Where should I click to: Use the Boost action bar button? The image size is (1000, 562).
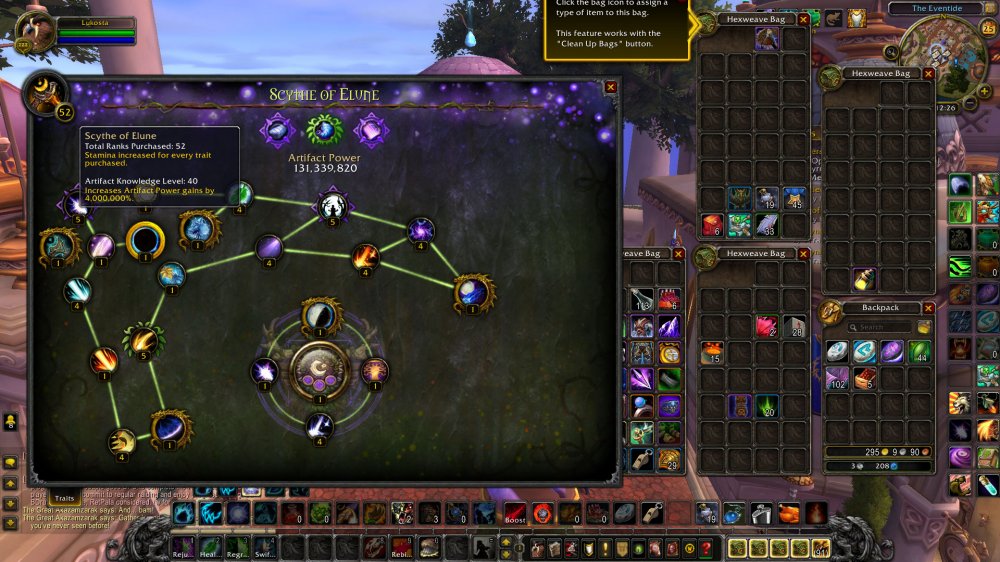pyautogui.click(x=515, y=514)
